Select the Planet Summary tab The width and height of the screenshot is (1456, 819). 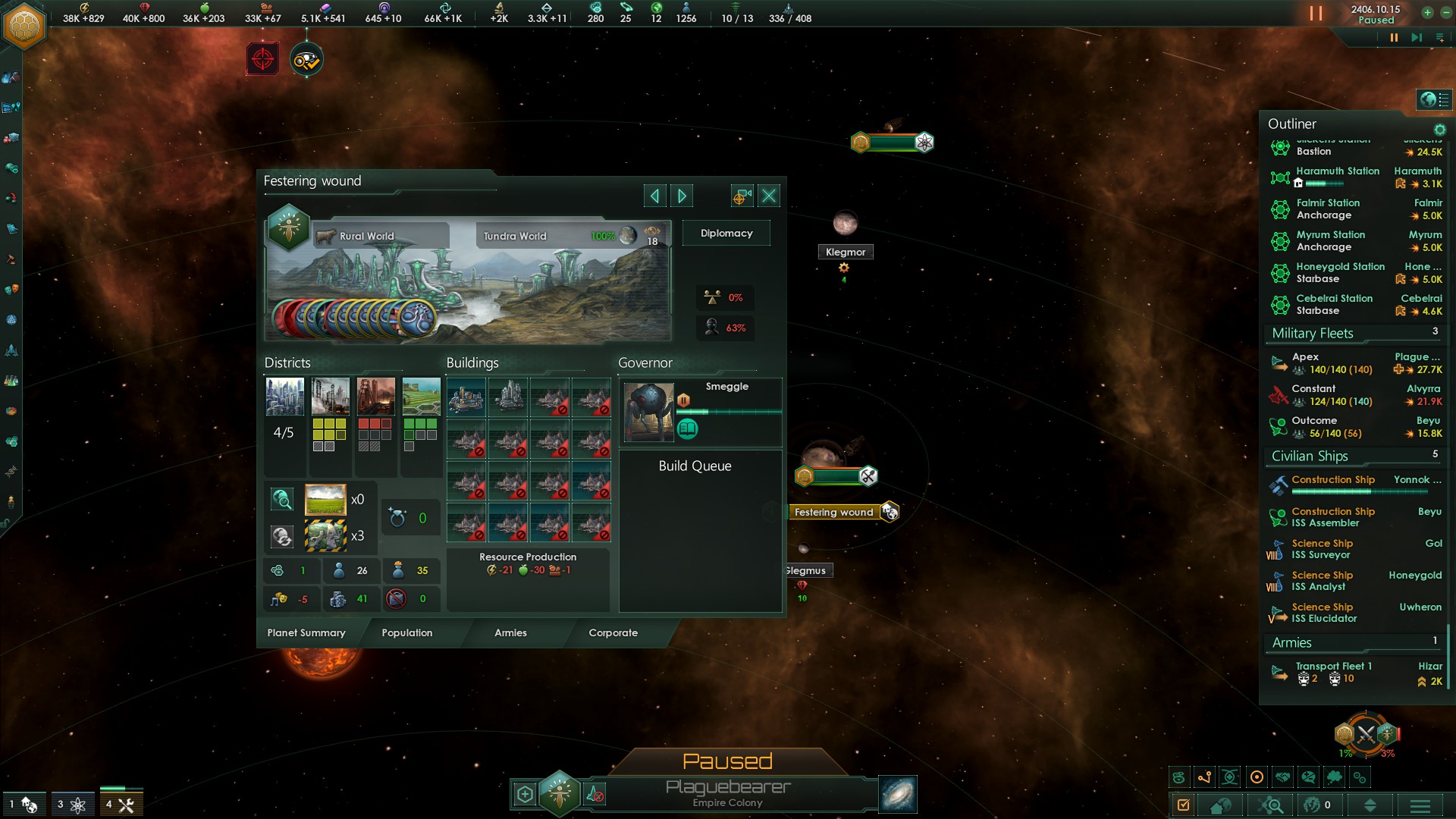pyautogui.click(x=306, y=633)
